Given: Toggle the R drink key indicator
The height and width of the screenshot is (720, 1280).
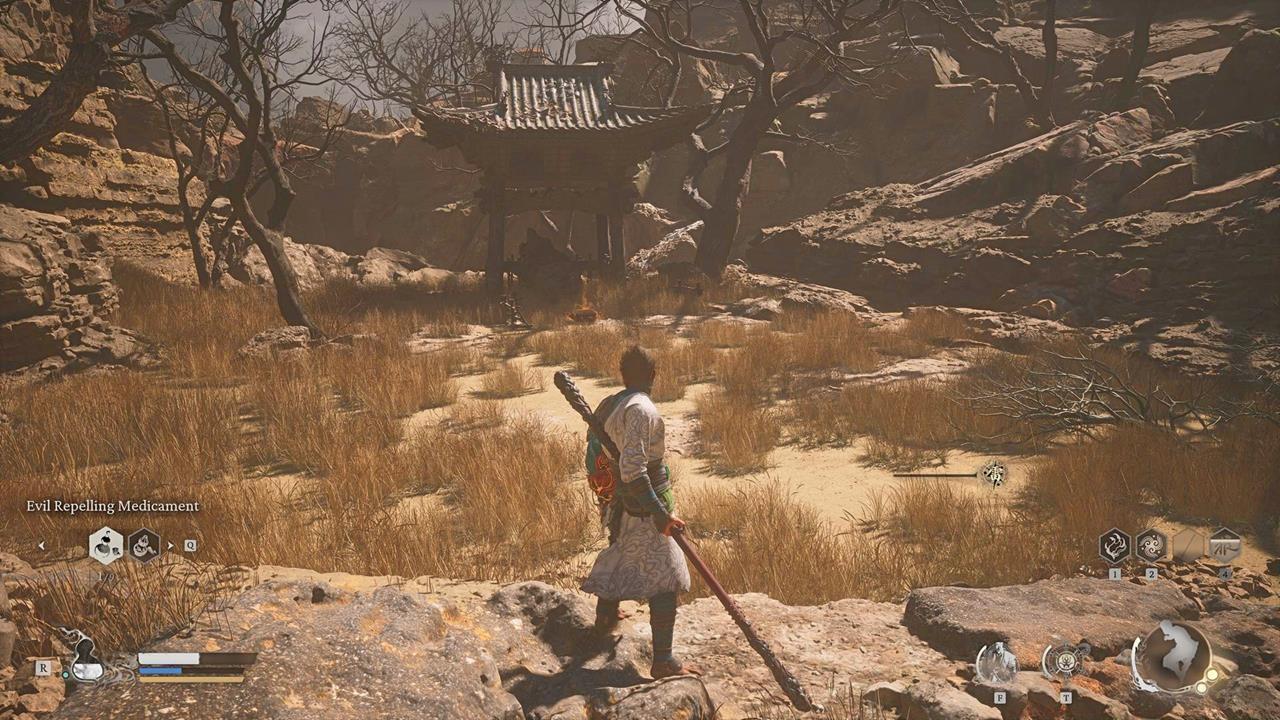Looking at the screenshot, I should [43, 667].
